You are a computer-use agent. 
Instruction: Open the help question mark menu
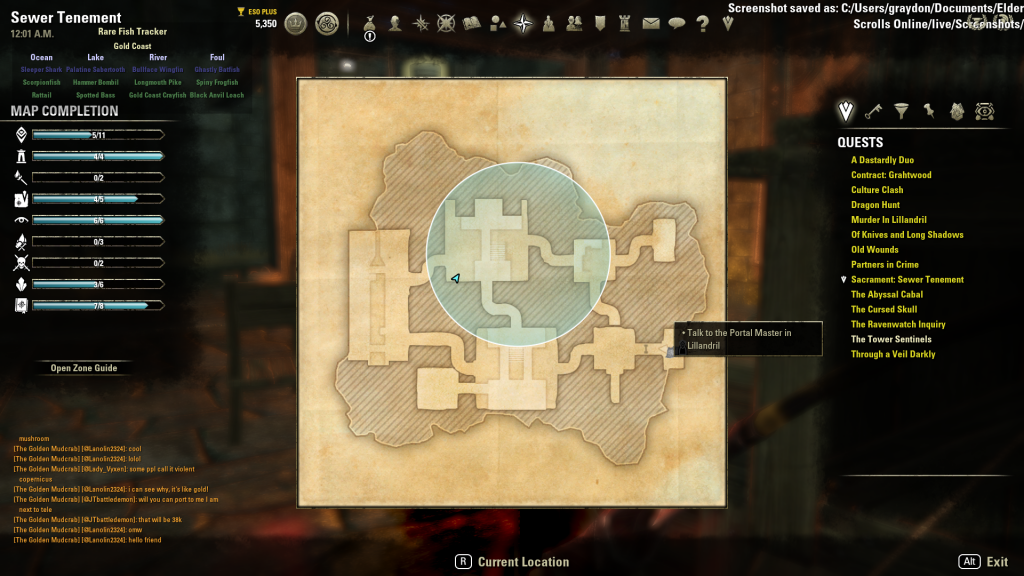point(700,23)
